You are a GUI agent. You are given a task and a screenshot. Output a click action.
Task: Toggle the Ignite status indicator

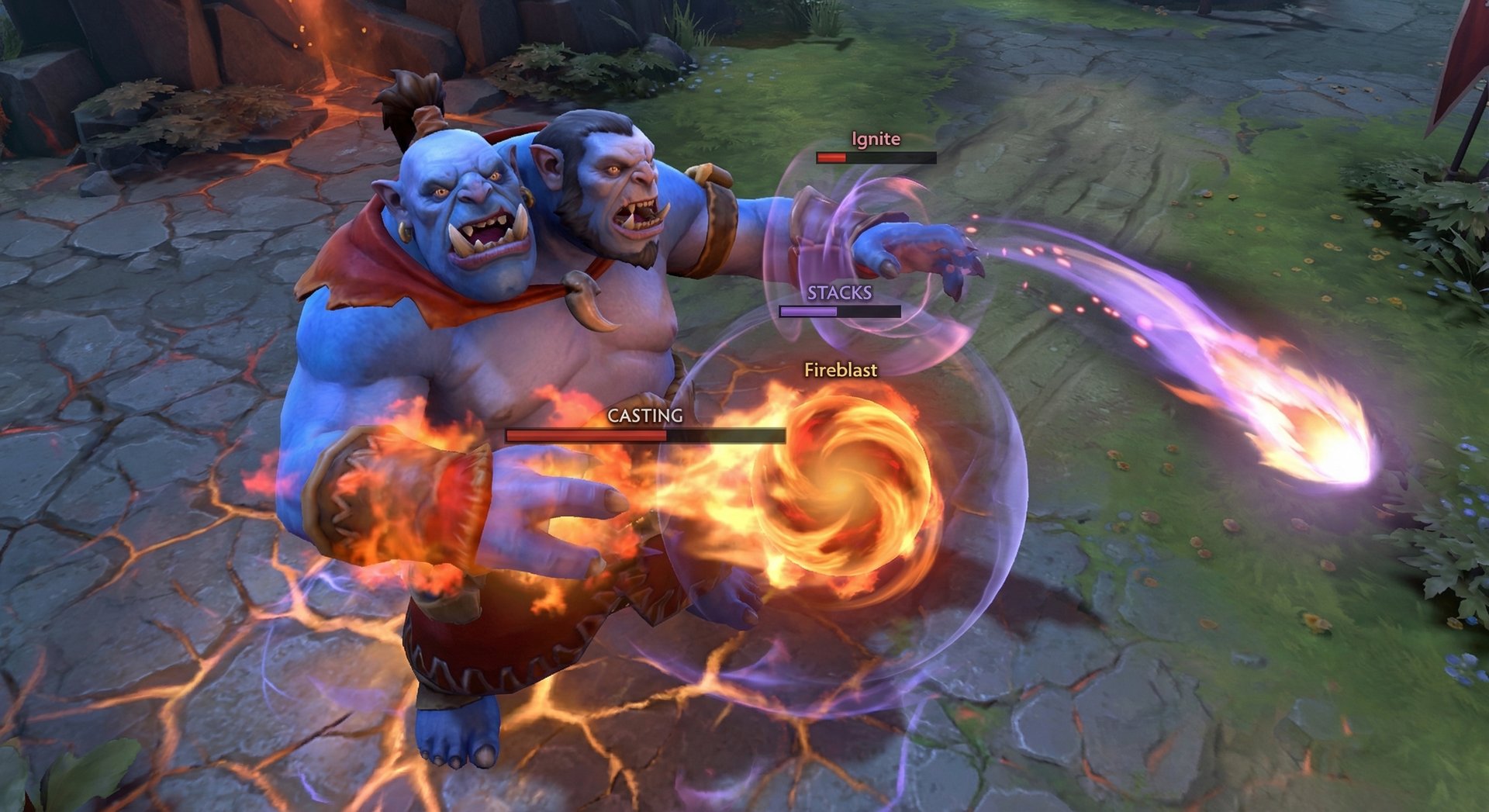click(x=875, y=159)
